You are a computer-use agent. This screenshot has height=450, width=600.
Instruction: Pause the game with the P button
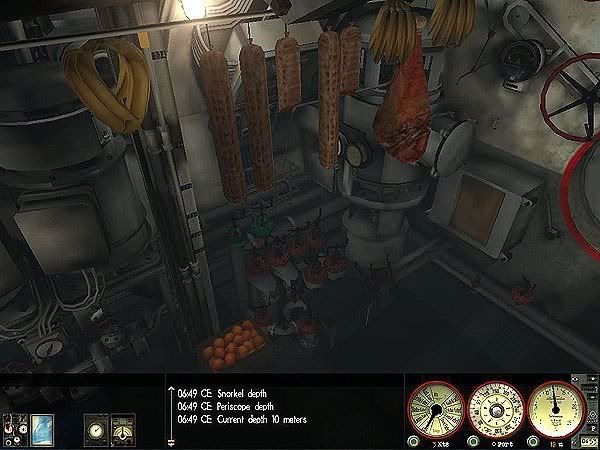pos(592,425)
